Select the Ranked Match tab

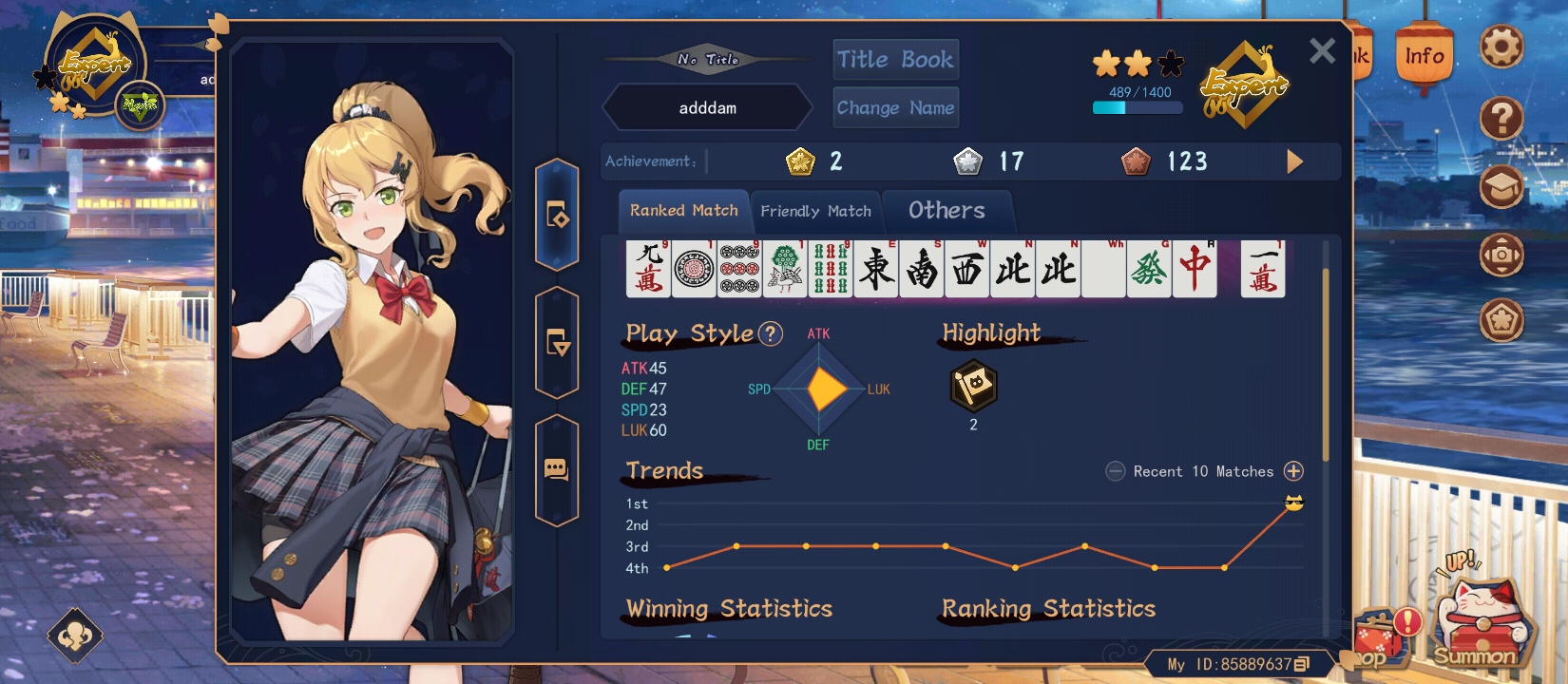click(x=683, y=211)
